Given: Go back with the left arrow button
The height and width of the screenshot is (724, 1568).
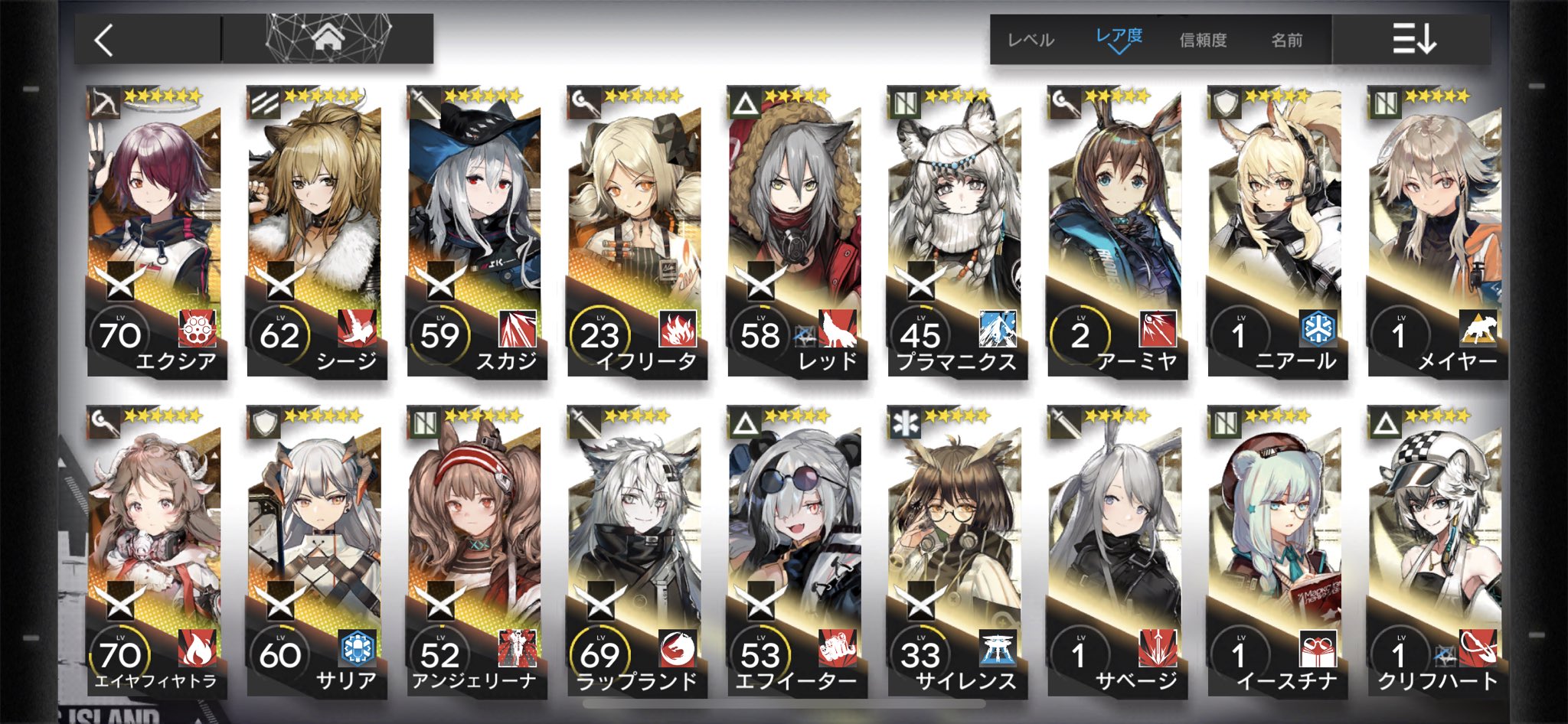Looking at the screenshot, I should pos(105,40).
